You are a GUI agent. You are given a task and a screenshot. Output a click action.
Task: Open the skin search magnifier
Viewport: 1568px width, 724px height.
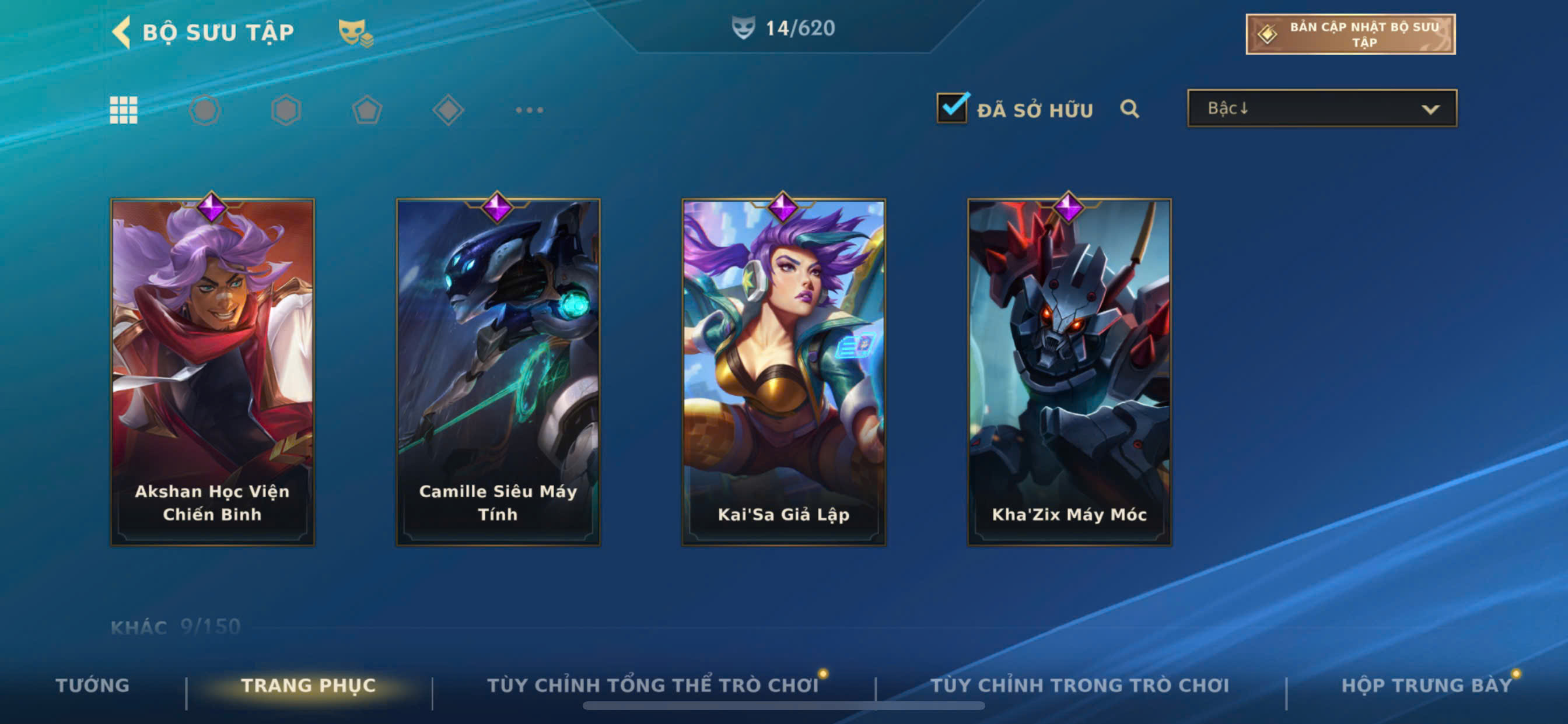point(1129,109)
